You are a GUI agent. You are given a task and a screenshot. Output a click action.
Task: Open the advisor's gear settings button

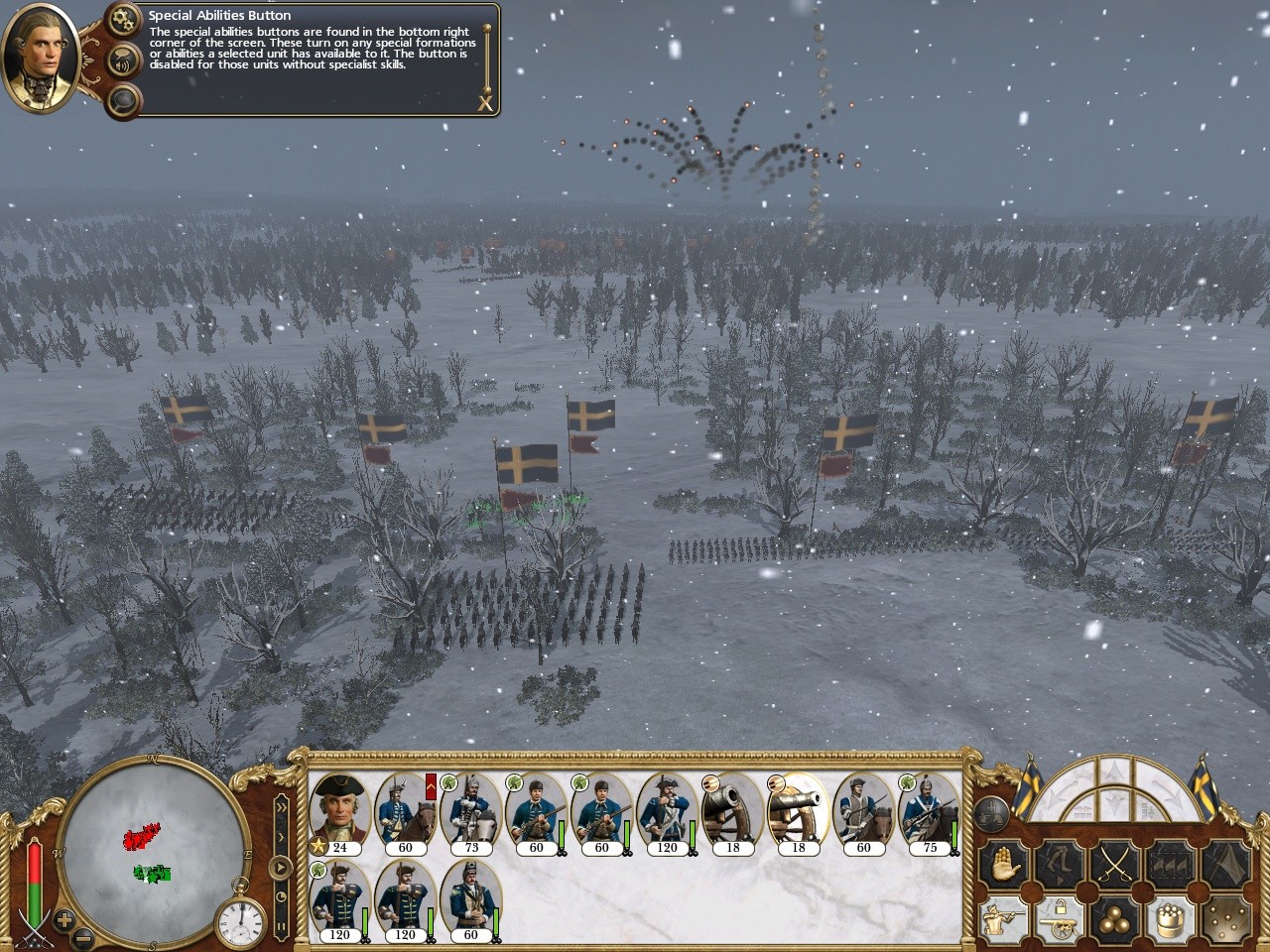pos(124,18)
